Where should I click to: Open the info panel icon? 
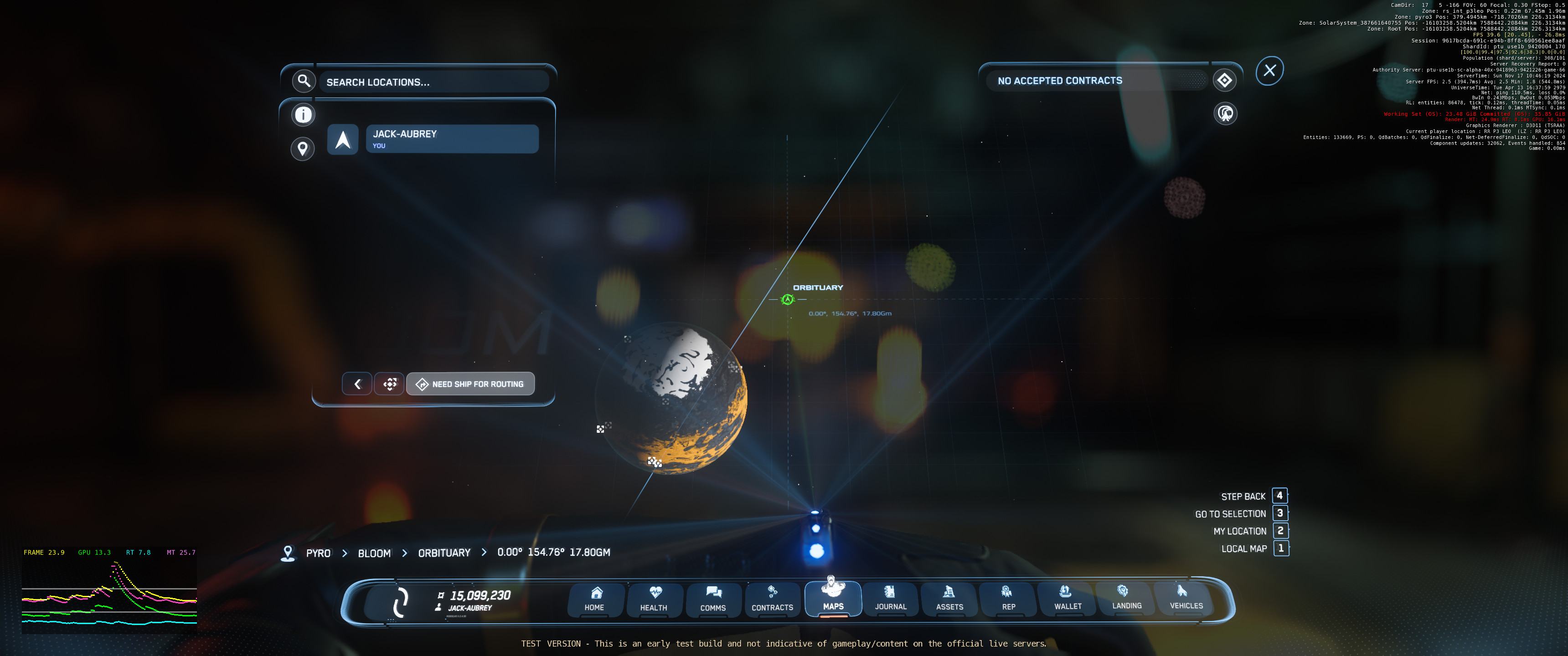(x=303, y=114)
